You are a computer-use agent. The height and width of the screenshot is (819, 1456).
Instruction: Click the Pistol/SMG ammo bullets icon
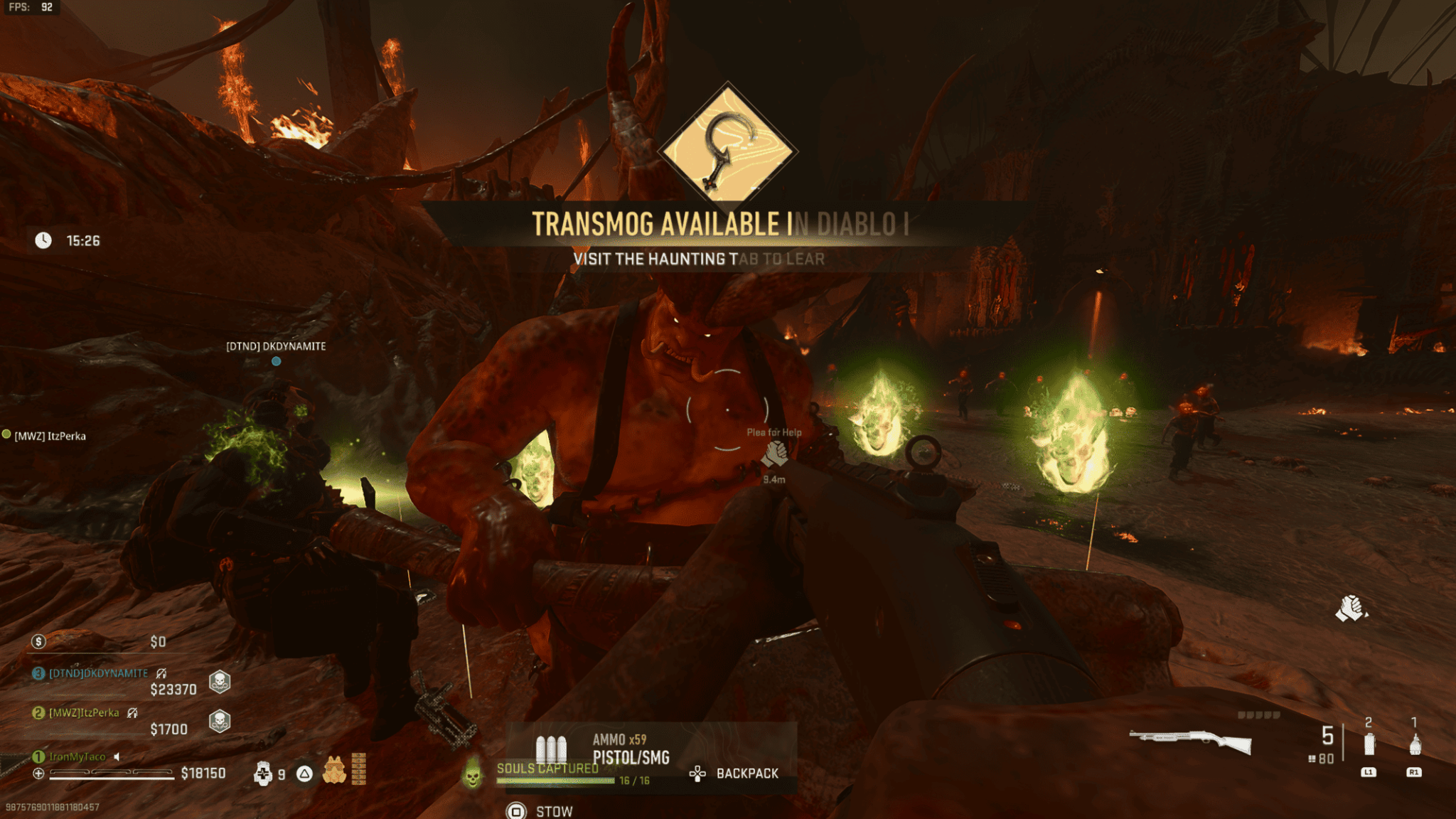(x=552, y=749)
